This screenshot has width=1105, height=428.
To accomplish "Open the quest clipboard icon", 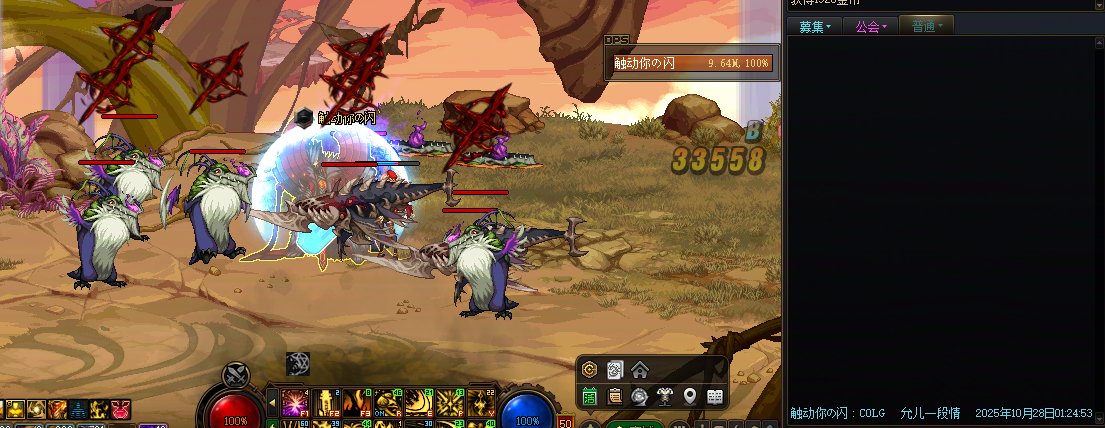I will point(615,396).
